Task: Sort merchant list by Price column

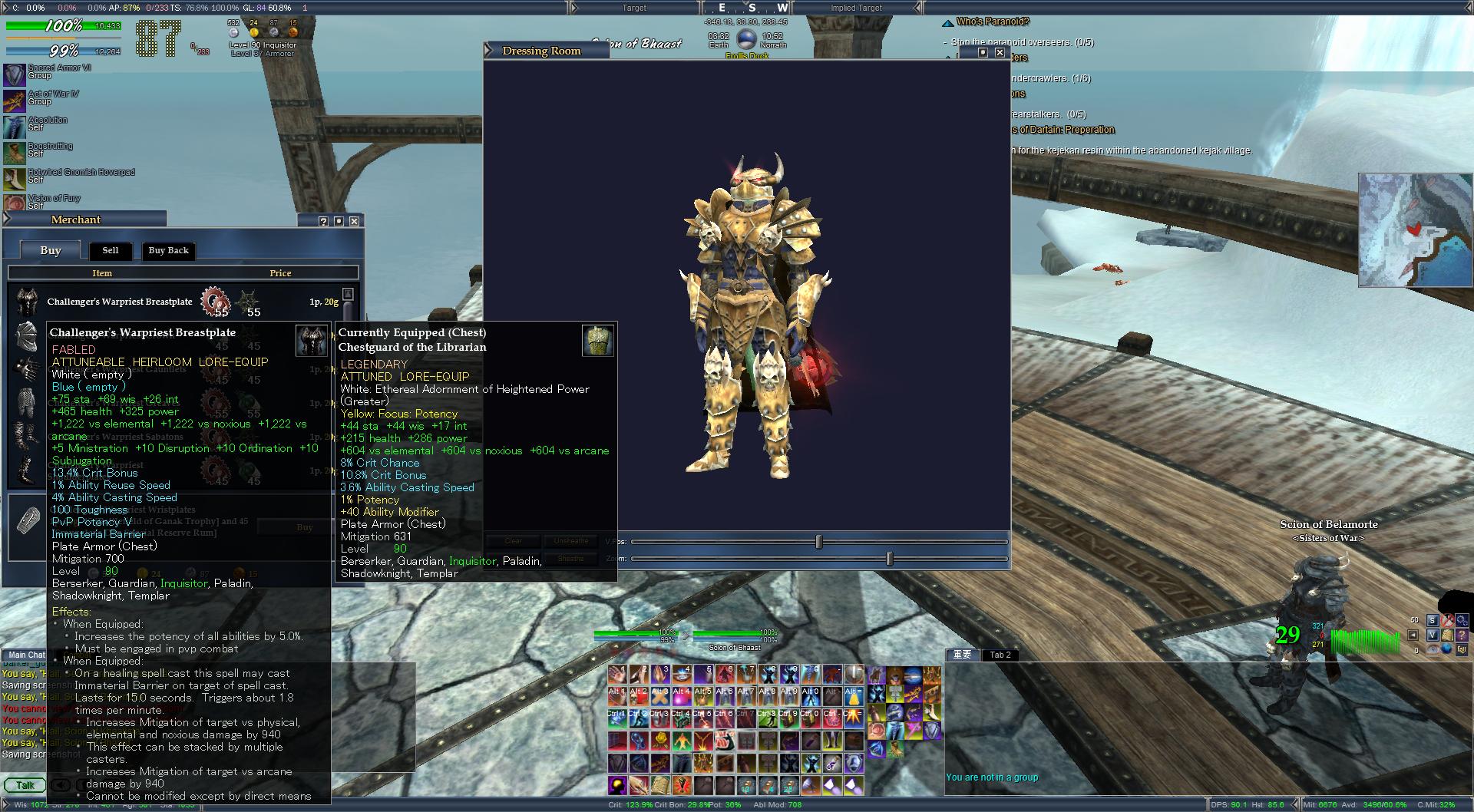Action: [280, 272]
